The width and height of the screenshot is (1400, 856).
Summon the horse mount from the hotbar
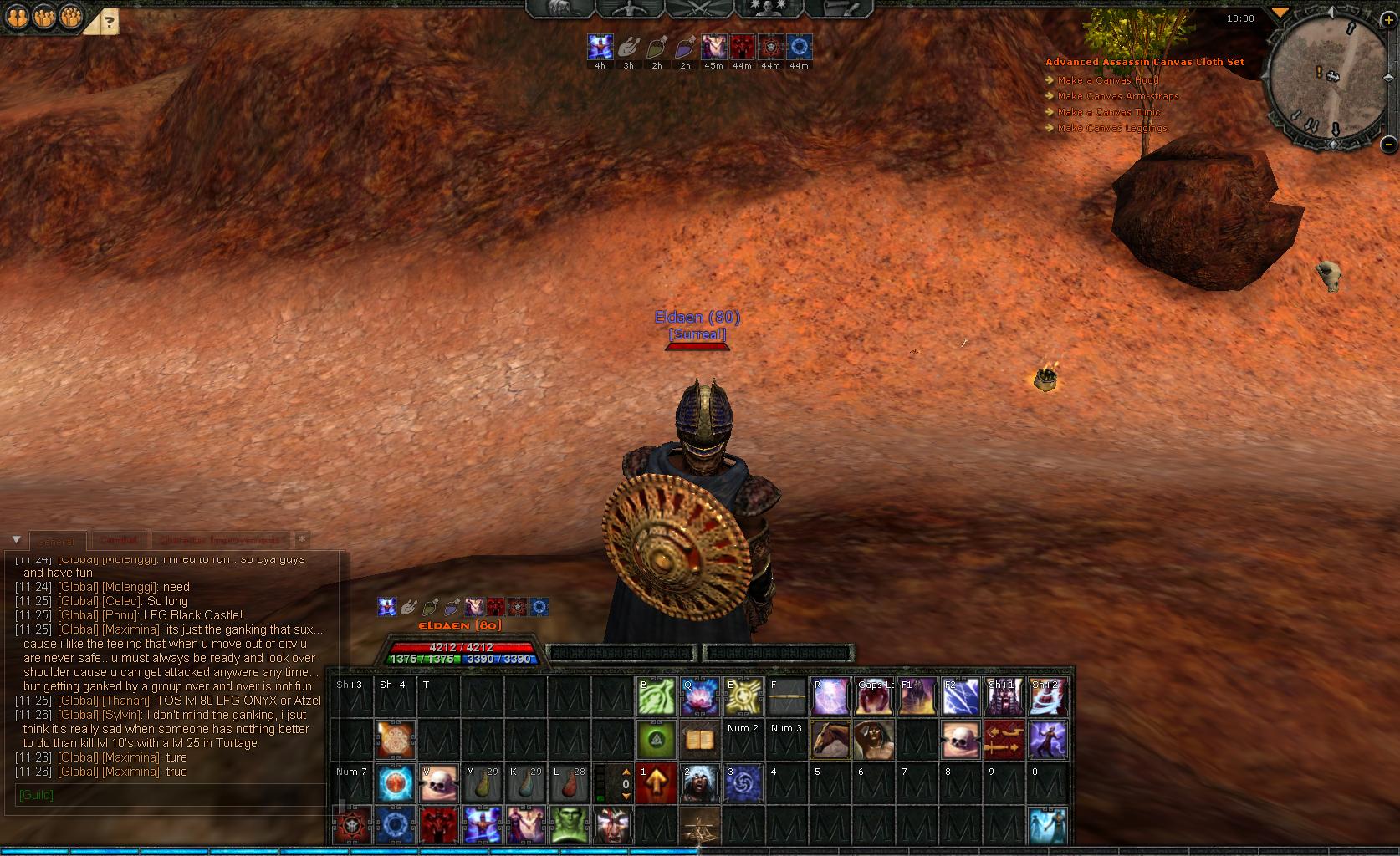tap(830, 740)
